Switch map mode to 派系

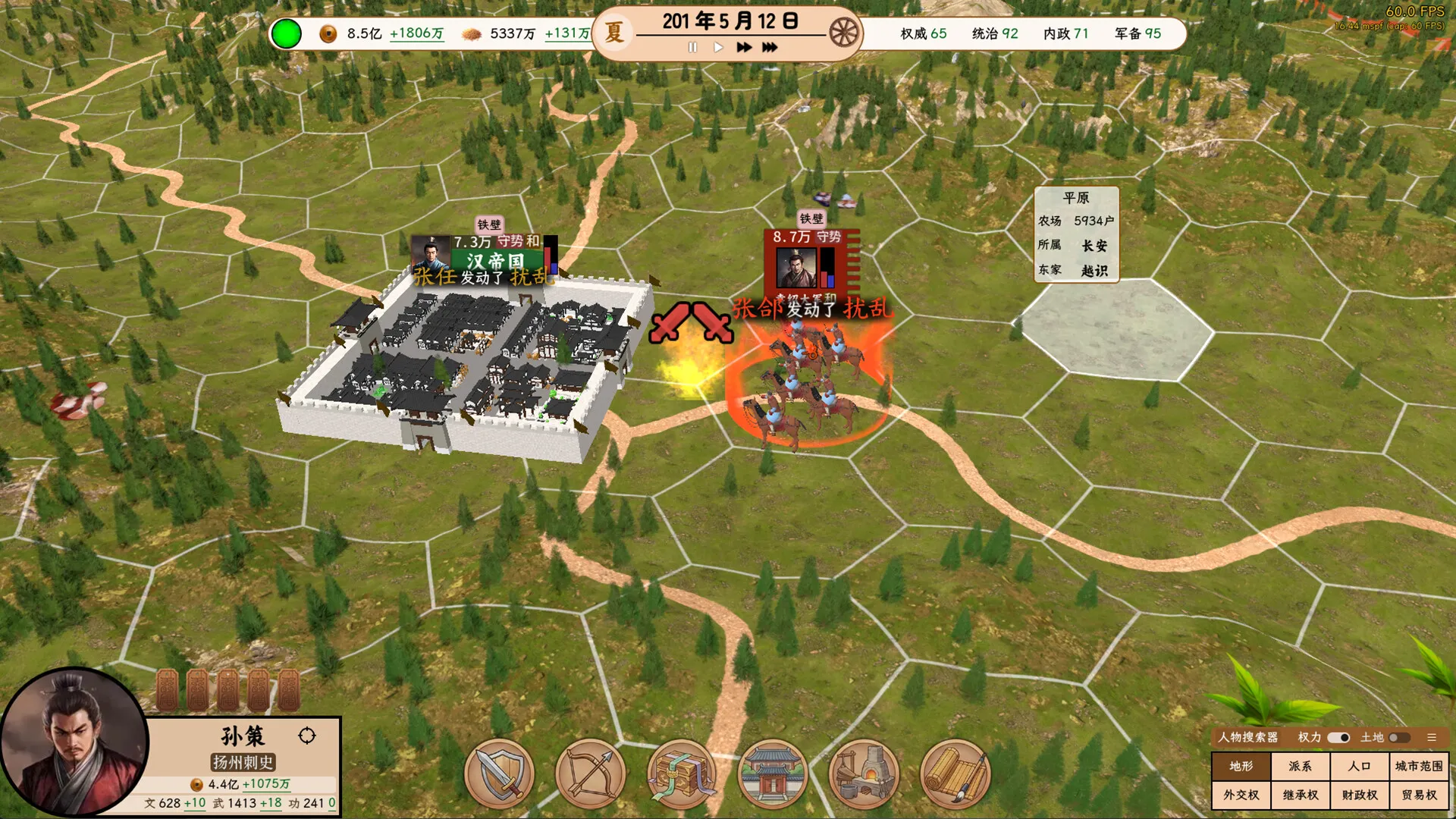click(1300, 766)
